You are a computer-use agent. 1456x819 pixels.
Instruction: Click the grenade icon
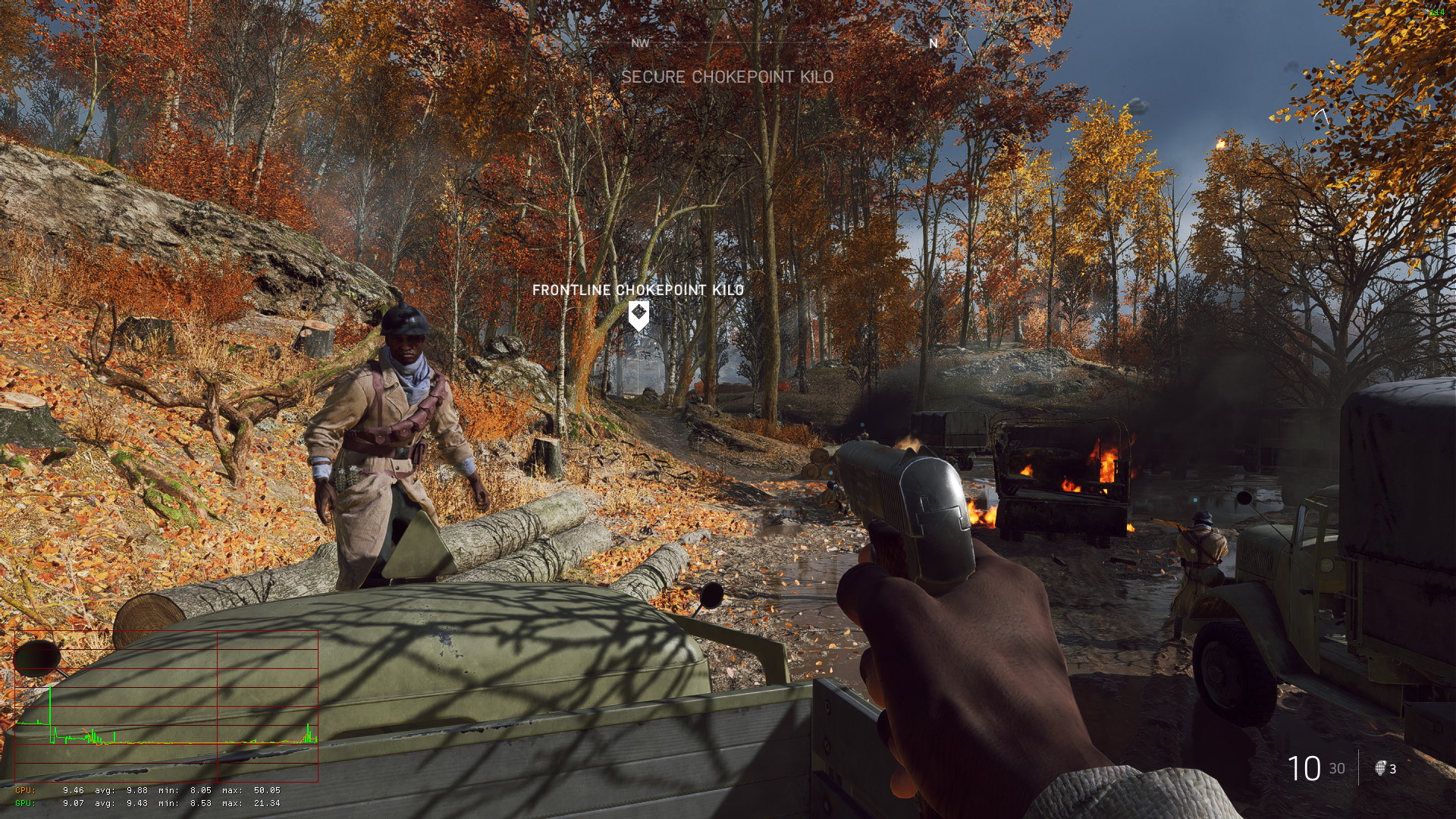(1380, 768)
